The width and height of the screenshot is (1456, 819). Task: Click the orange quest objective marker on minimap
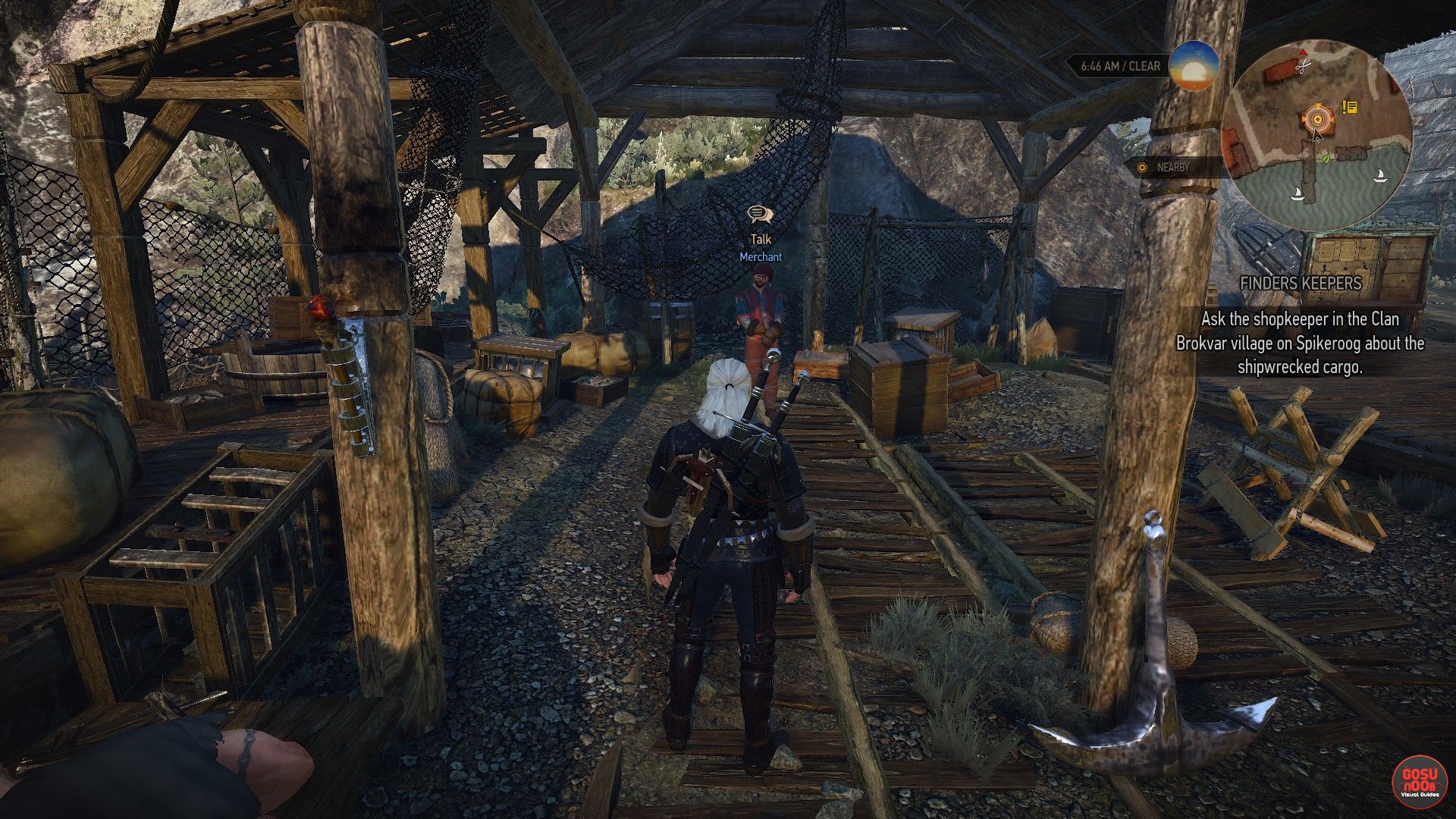pos(1317,118)
